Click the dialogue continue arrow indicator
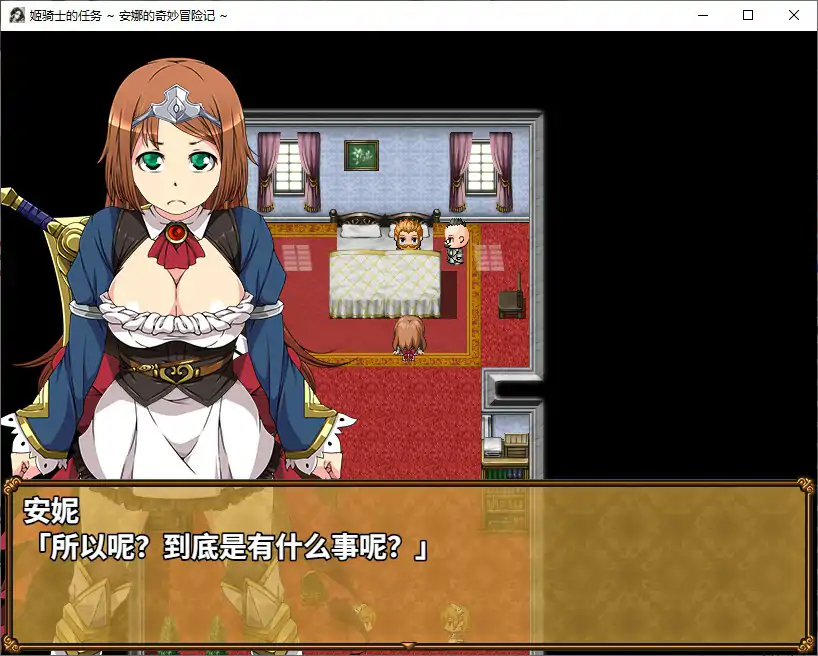Image resolution: width=818 pixels, height=656 pixels. 408,645
